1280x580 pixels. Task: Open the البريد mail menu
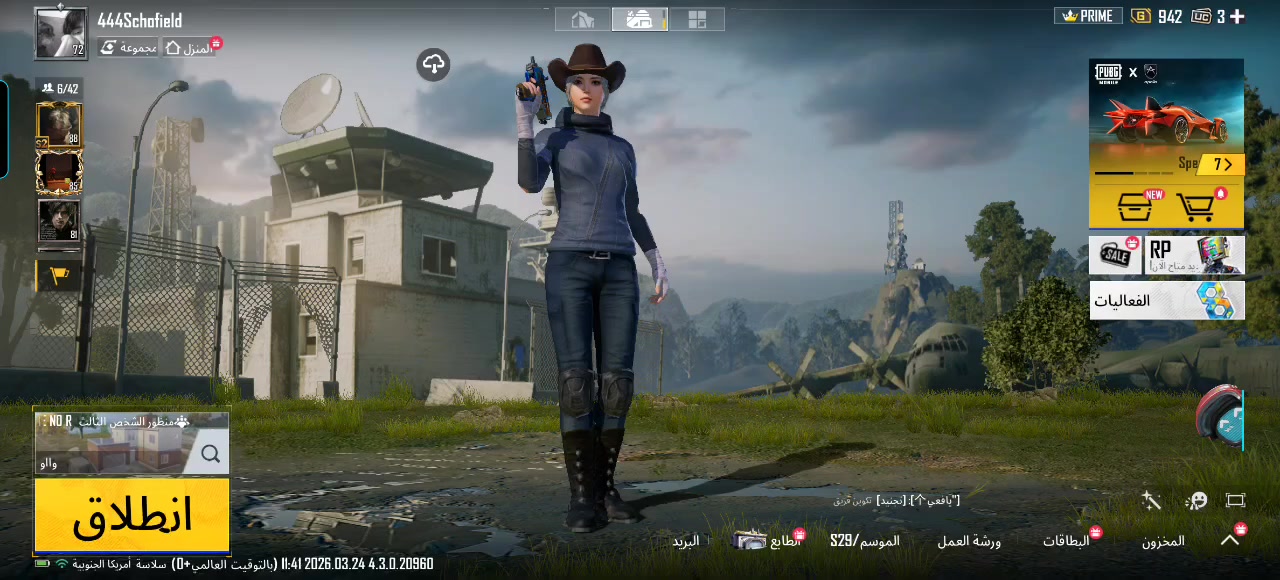click(x=685, y=541)
